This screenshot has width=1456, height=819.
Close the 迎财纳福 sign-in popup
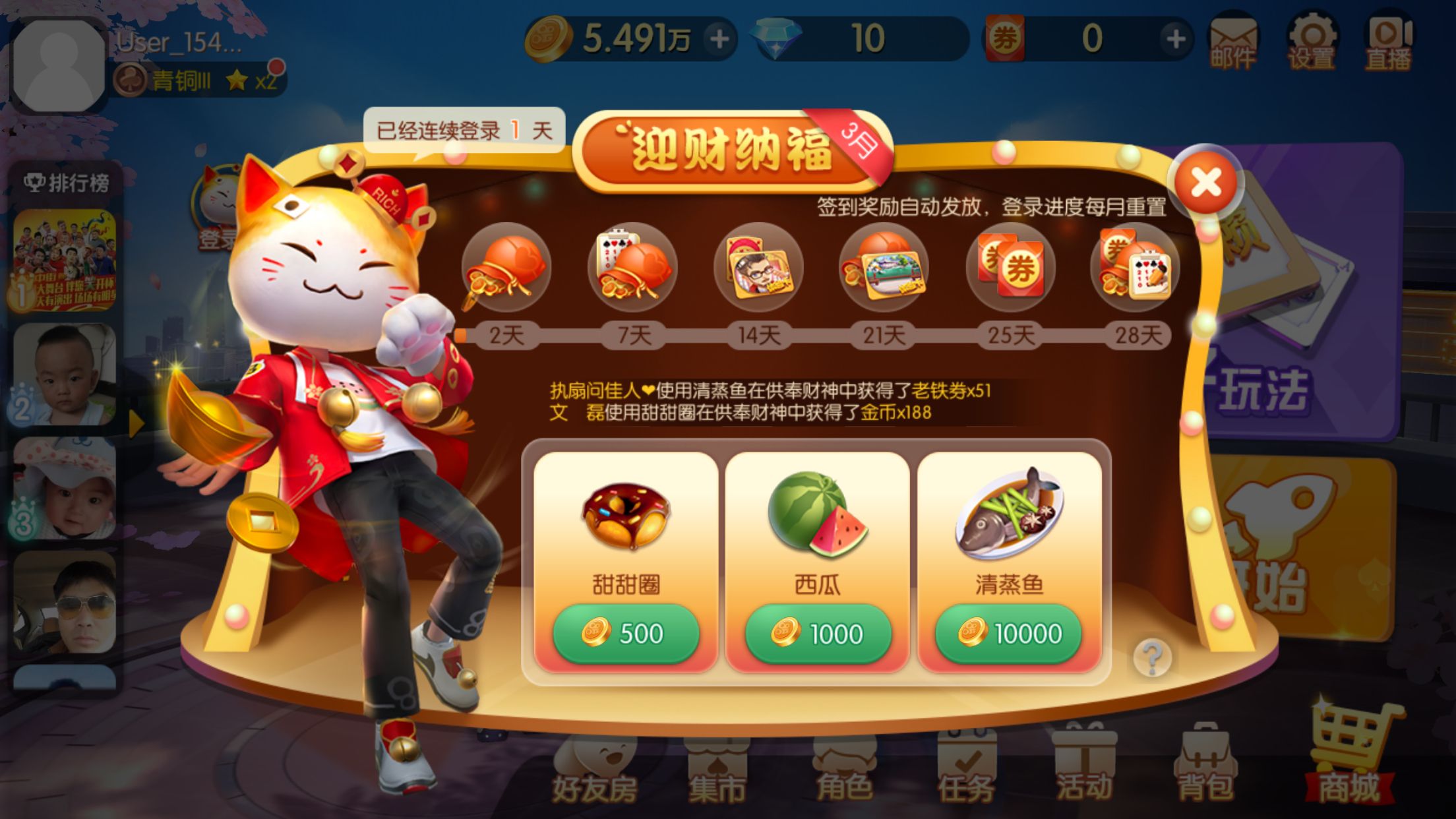tap(1206, 183)
